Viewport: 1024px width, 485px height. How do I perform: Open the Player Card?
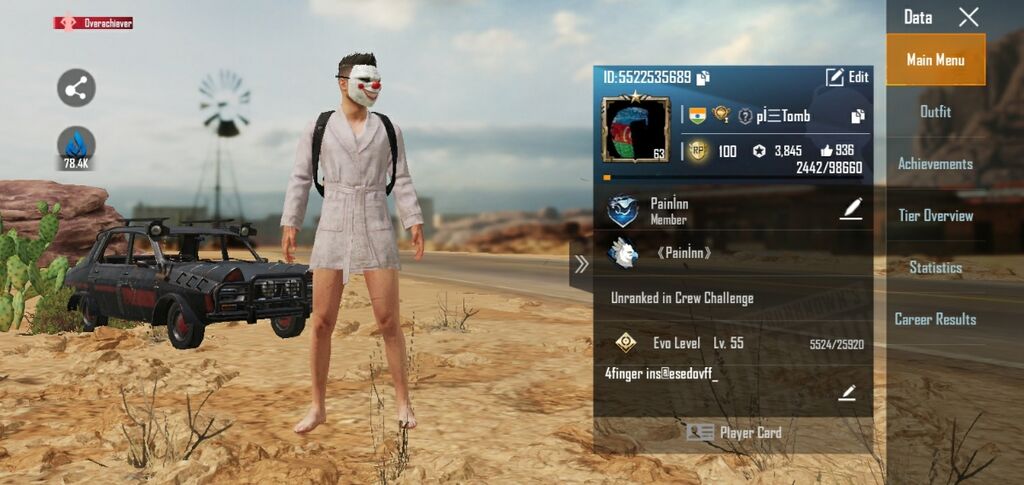(x=733, y=433)
